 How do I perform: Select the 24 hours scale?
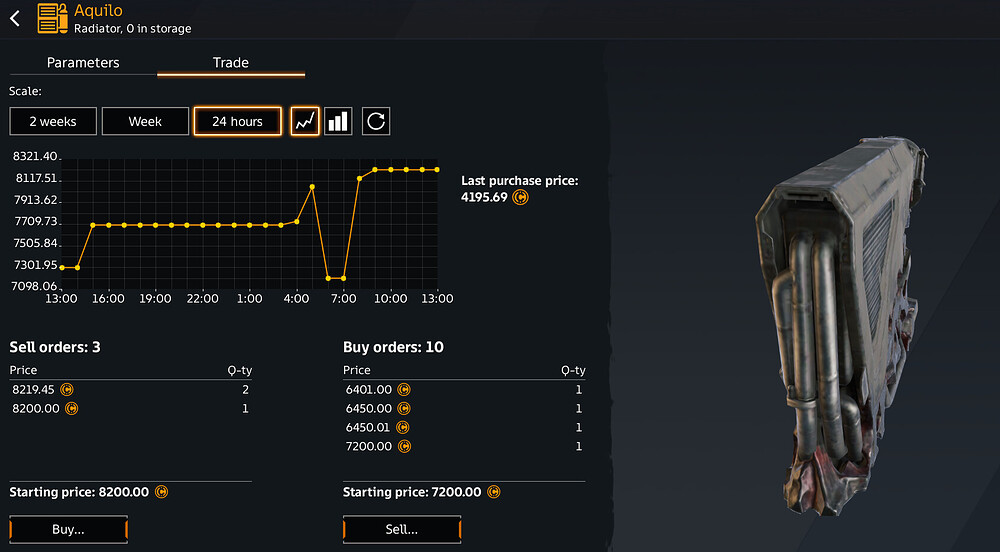point(237,121)
